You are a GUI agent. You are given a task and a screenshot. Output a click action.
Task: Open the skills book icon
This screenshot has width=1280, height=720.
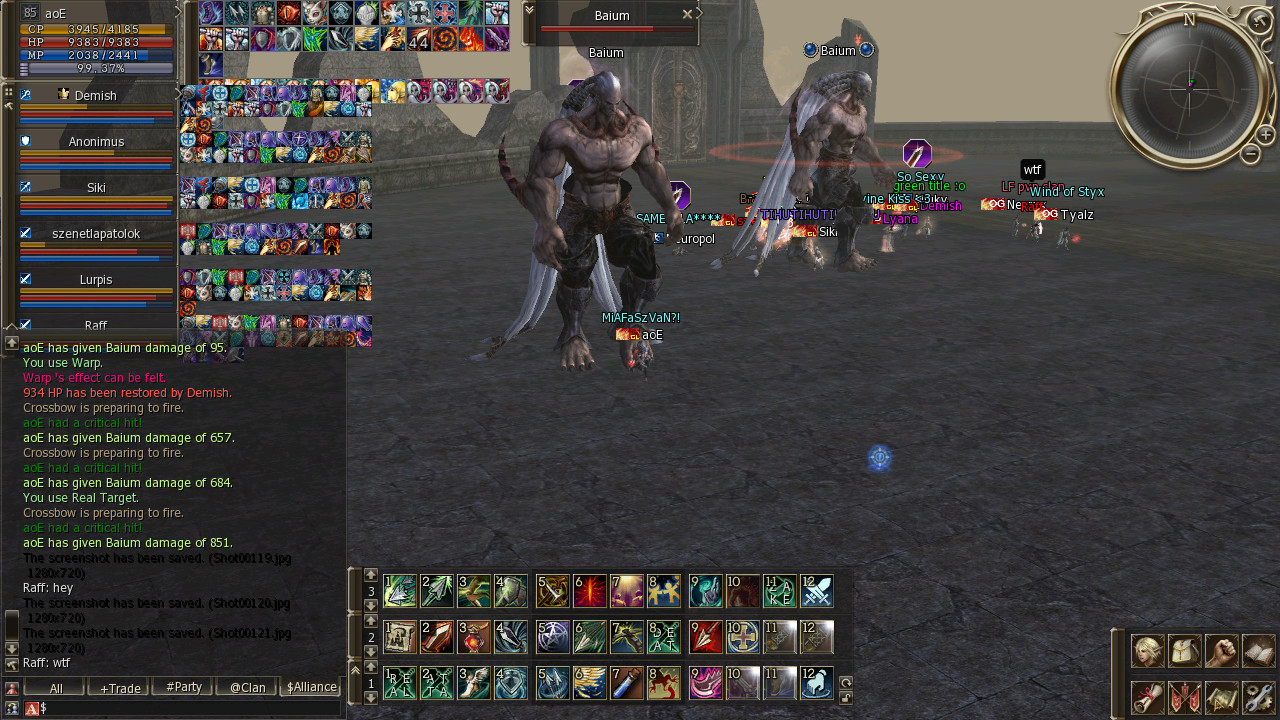pyautogui.click(x=1259, y=651)
